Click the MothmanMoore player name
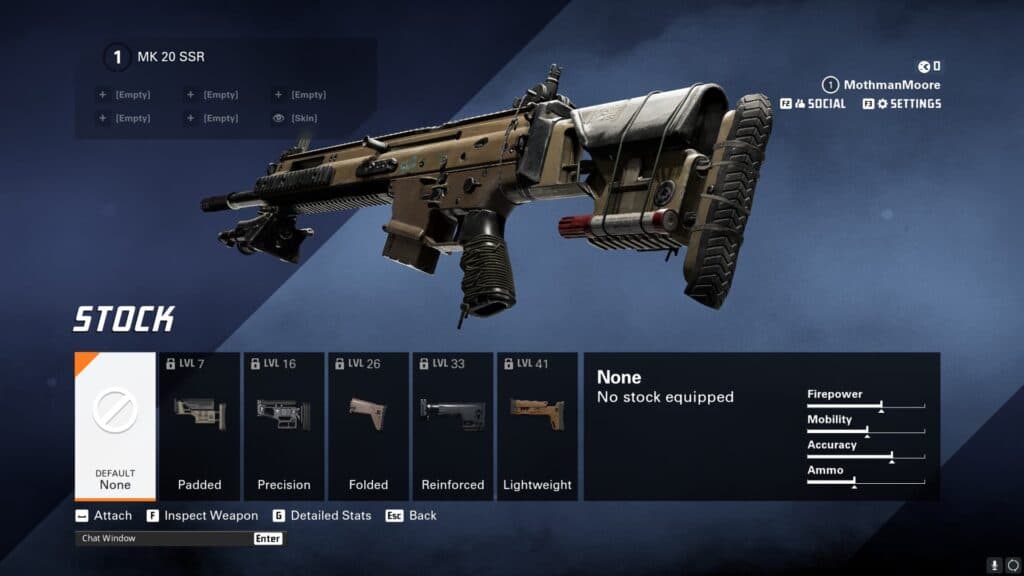 point(891,85)
